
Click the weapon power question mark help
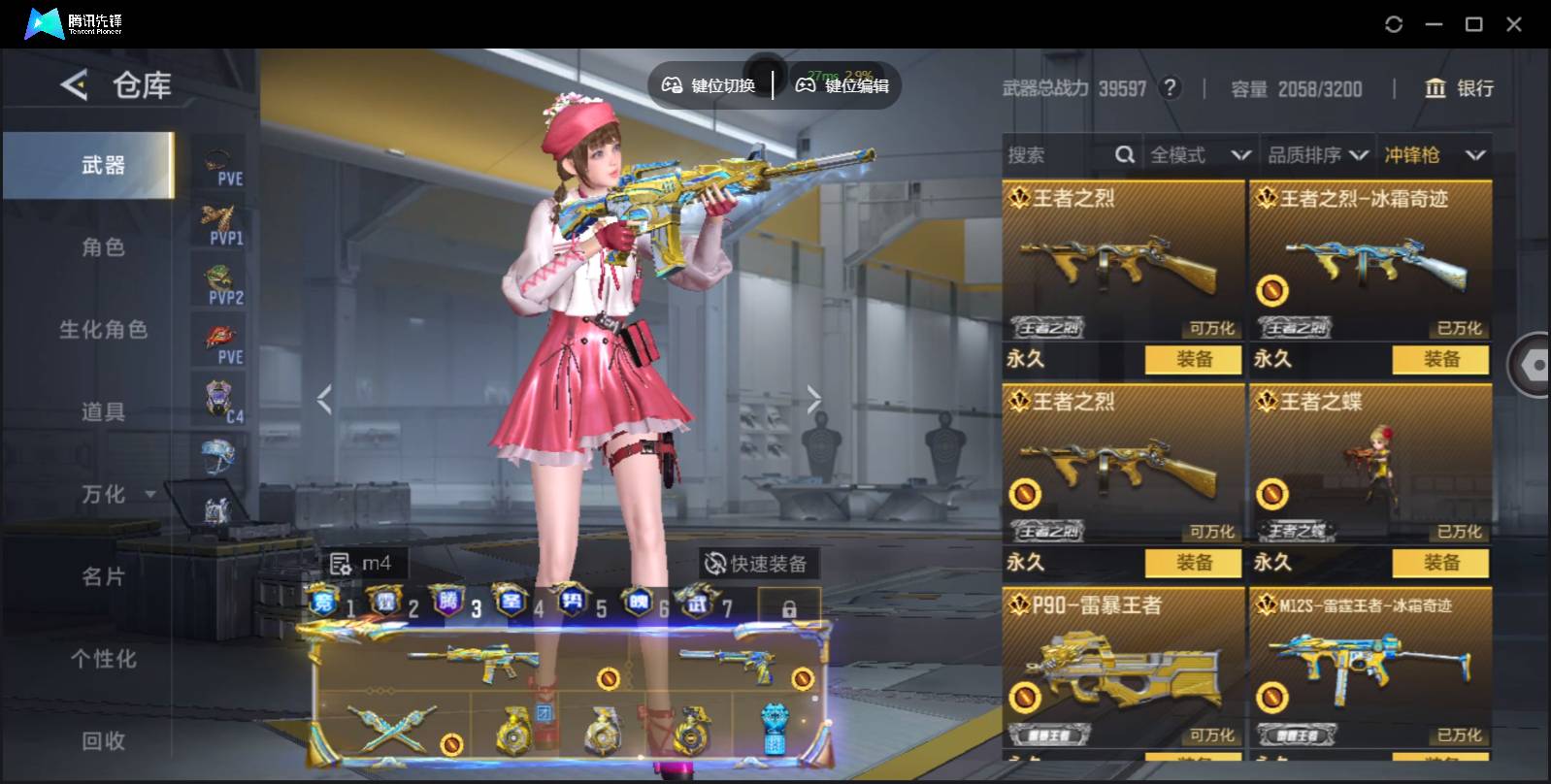coord(1171,88)
